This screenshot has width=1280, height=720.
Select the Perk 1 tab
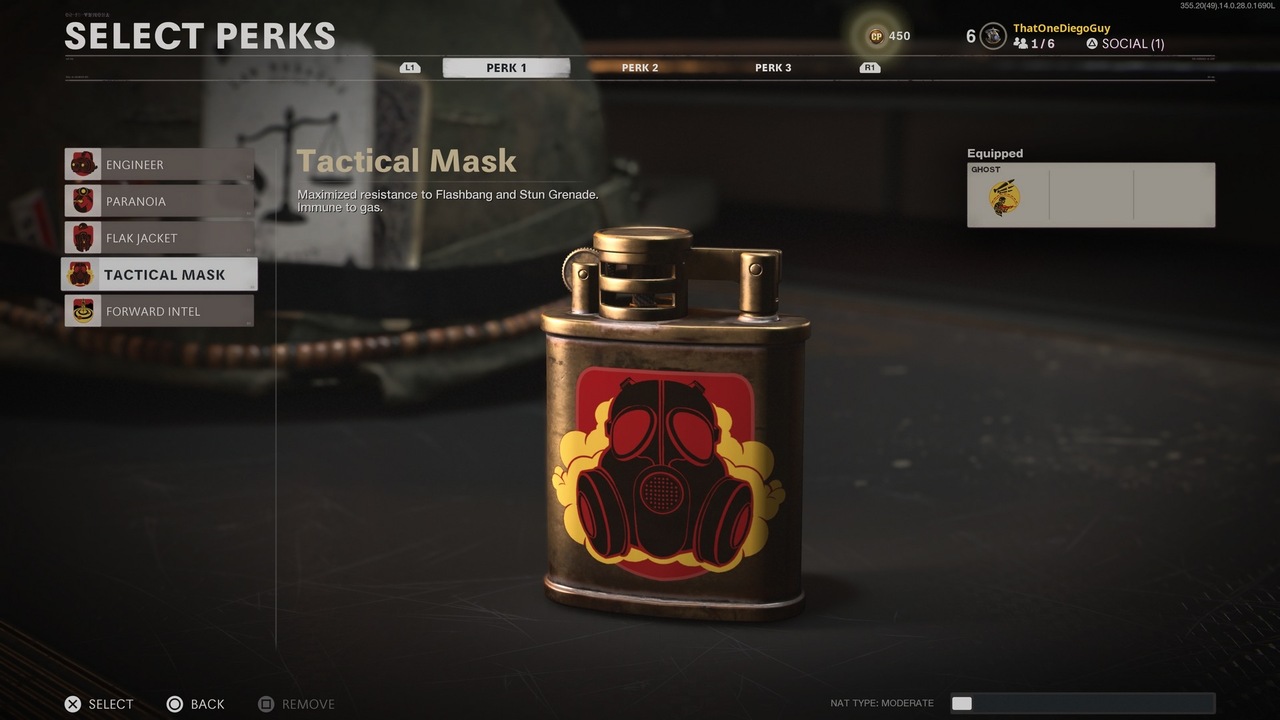click(506, 67)
